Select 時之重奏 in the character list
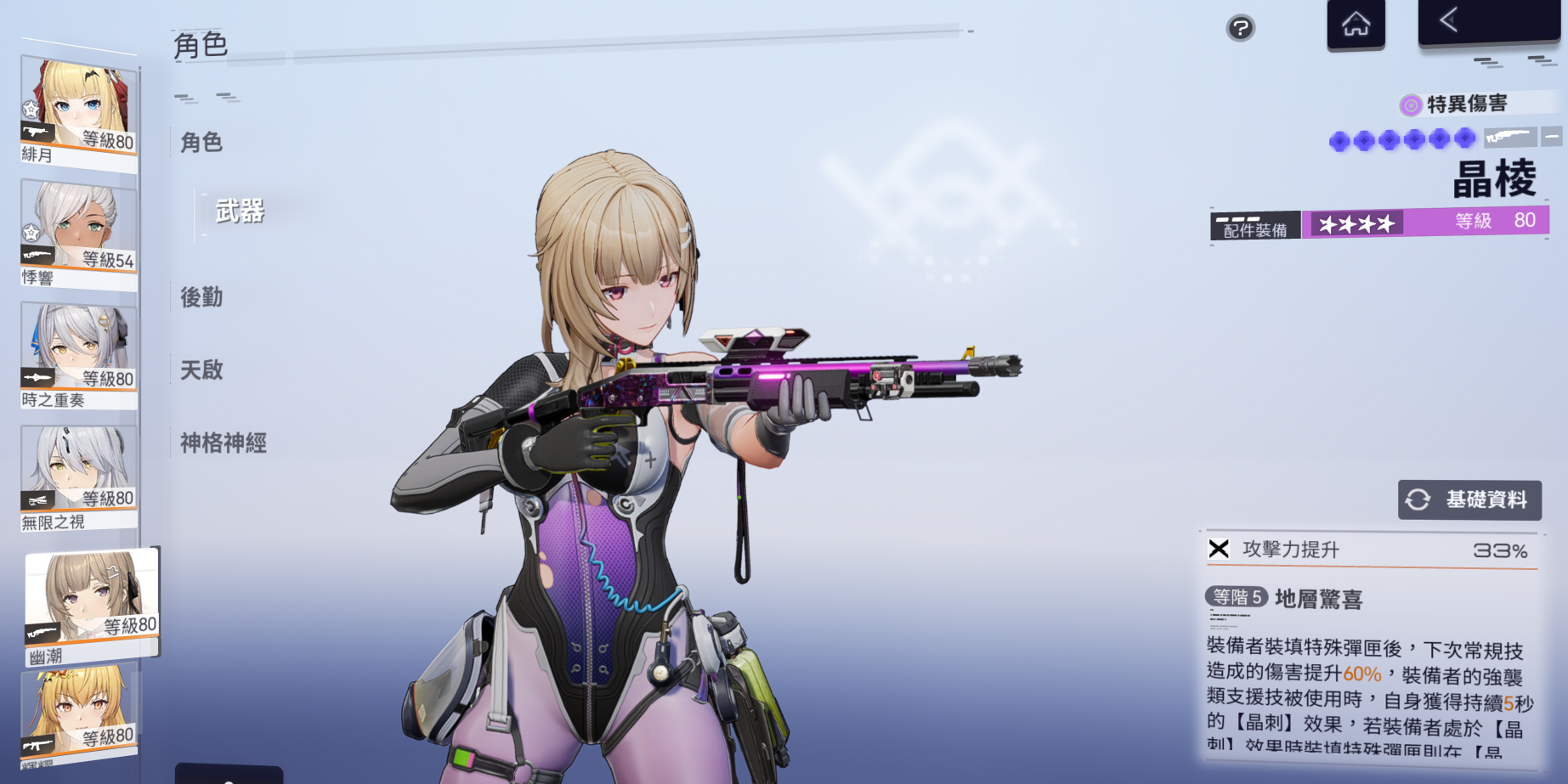This screenshot has width=1568, height=784. [78, 354]
